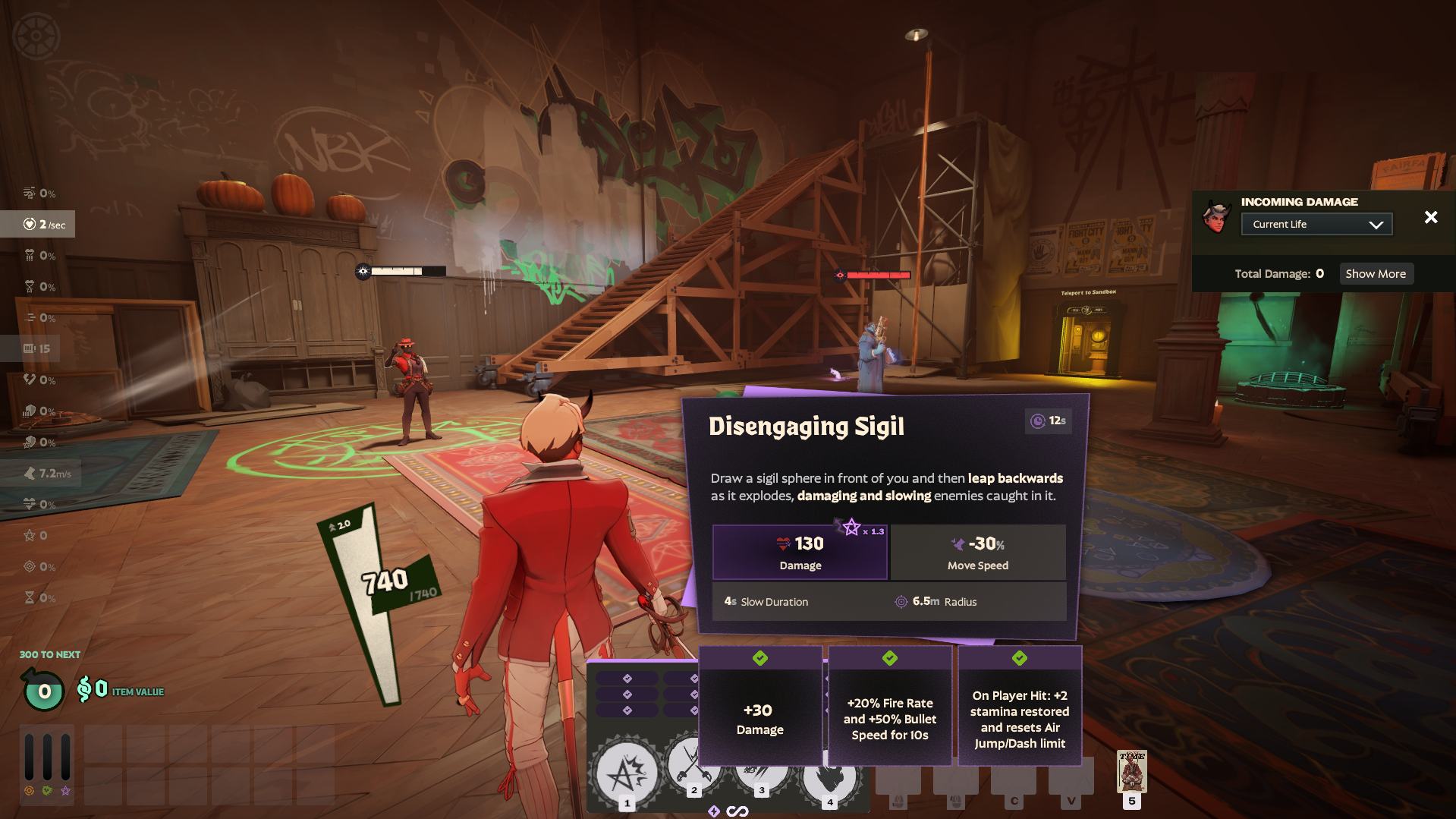Click the clock 12s cooldown icon on Disengaging Sigil

pos(1036,422)
